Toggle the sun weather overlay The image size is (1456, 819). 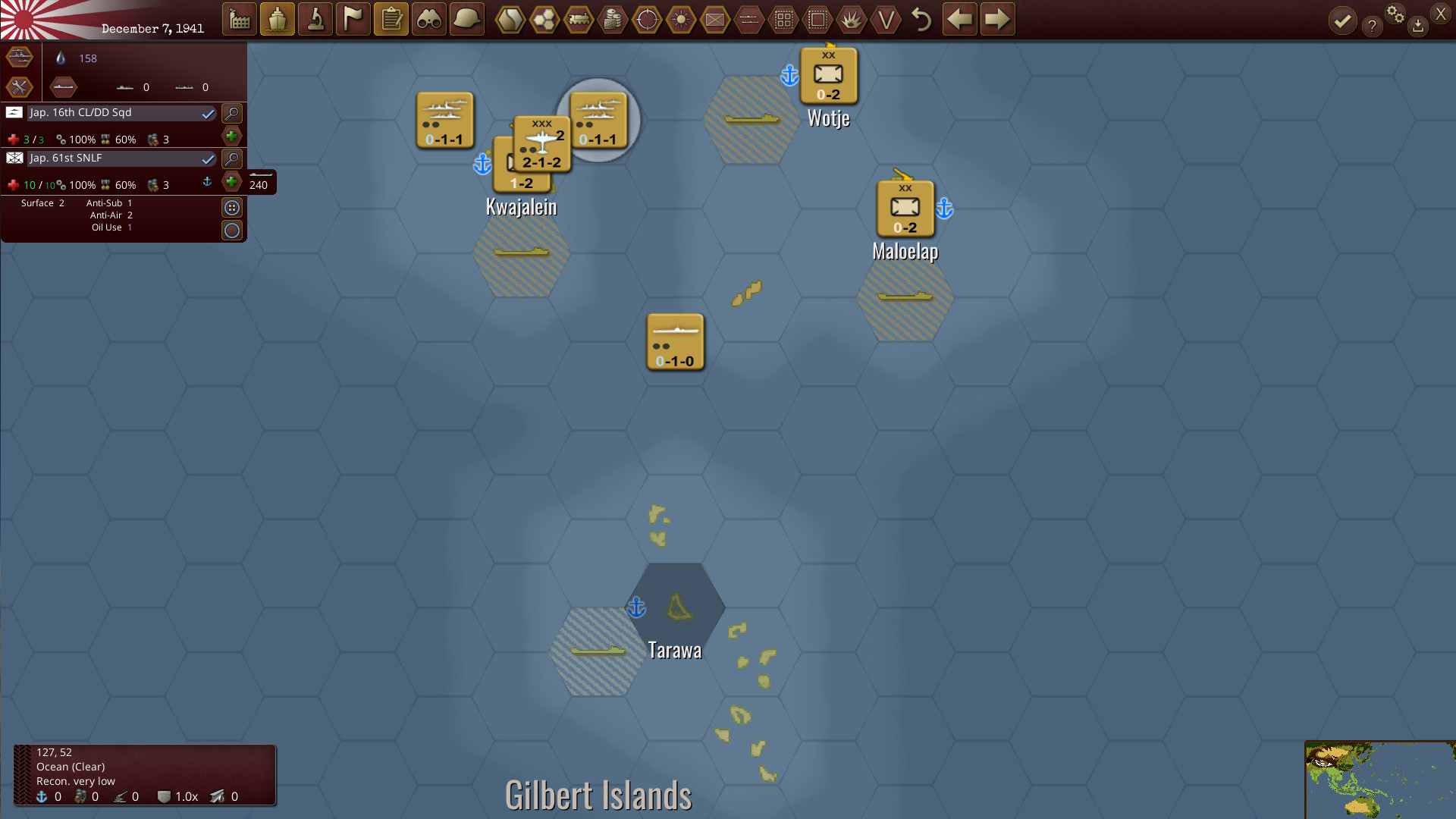[681, 20]
